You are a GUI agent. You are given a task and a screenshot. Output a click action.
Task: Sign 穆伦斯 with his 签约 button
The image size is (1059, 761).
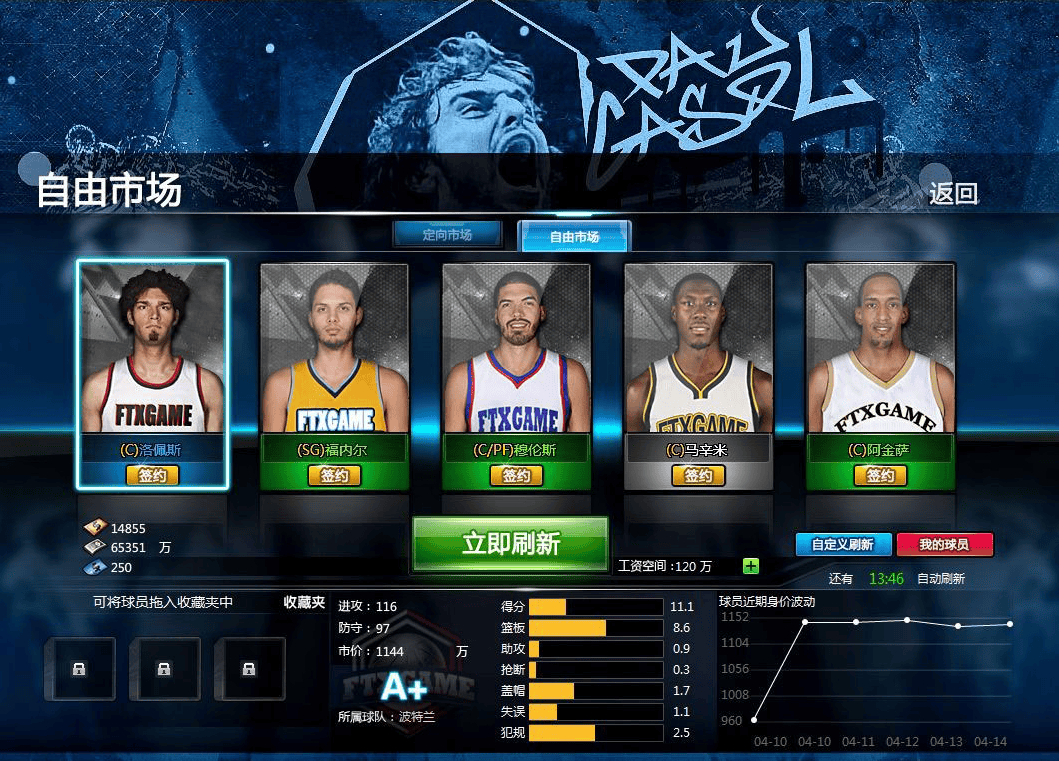[x=516, y=476]
